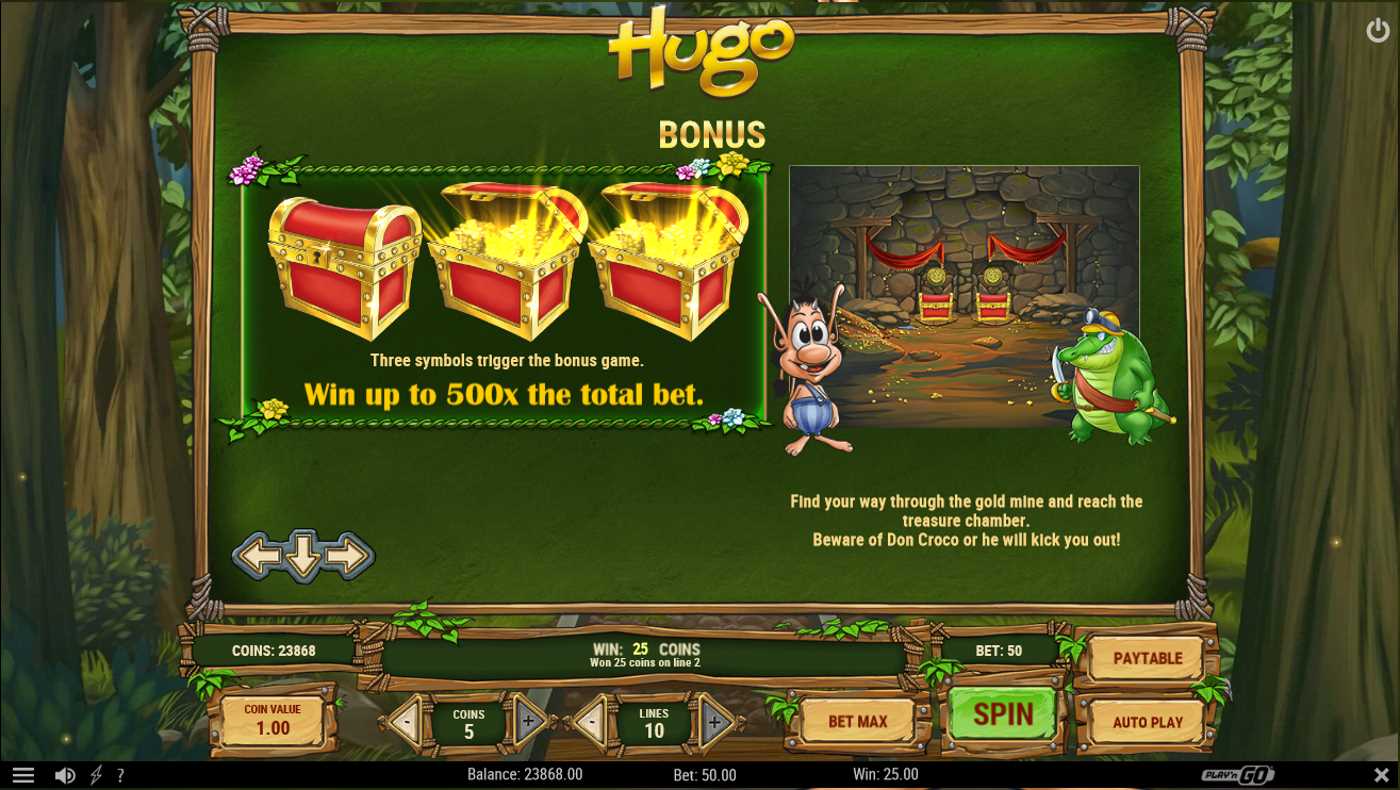This screenshot has width=1400, height=790.
Task: Go to the previous paytable page
Action: pyautogui.click(x=257, y=555)
